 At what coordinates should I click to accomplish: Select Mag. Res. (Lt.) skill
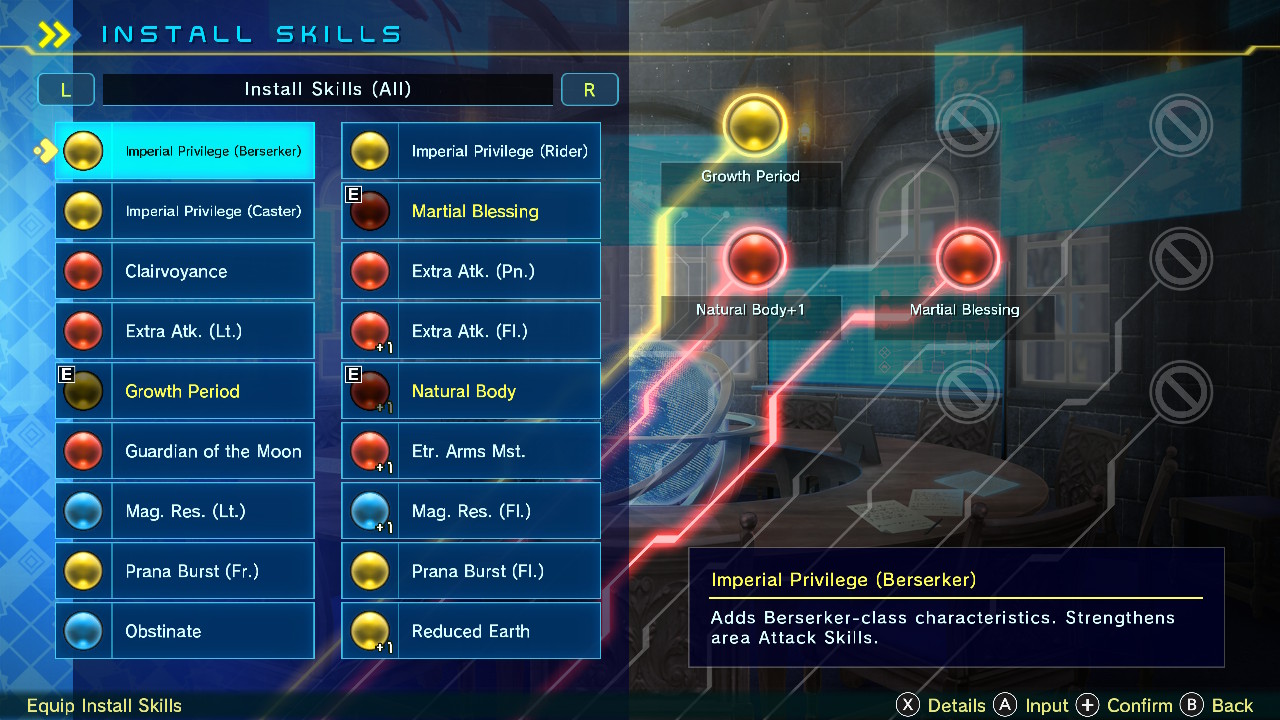(185, 511)
